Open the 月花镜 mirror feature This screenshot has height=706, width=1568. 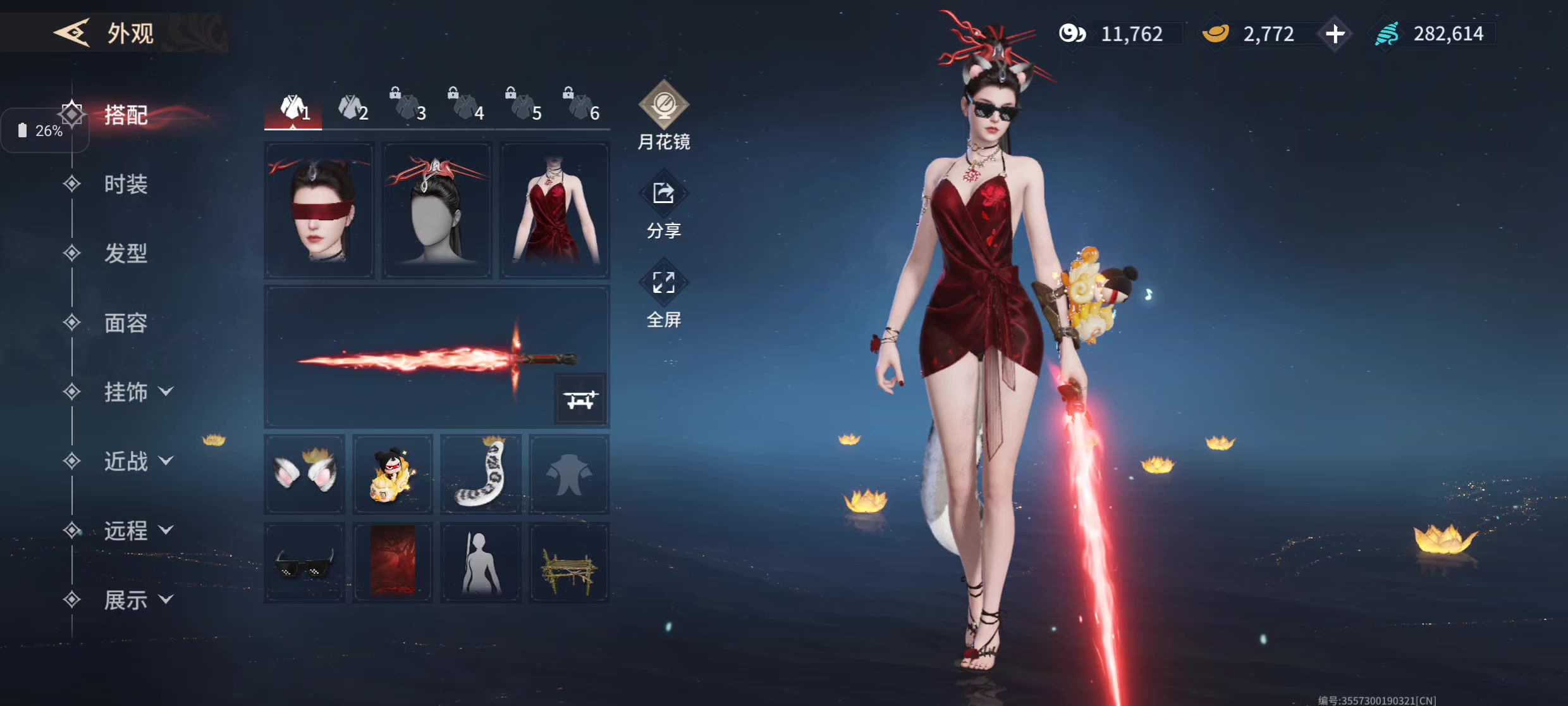(663, 115)
